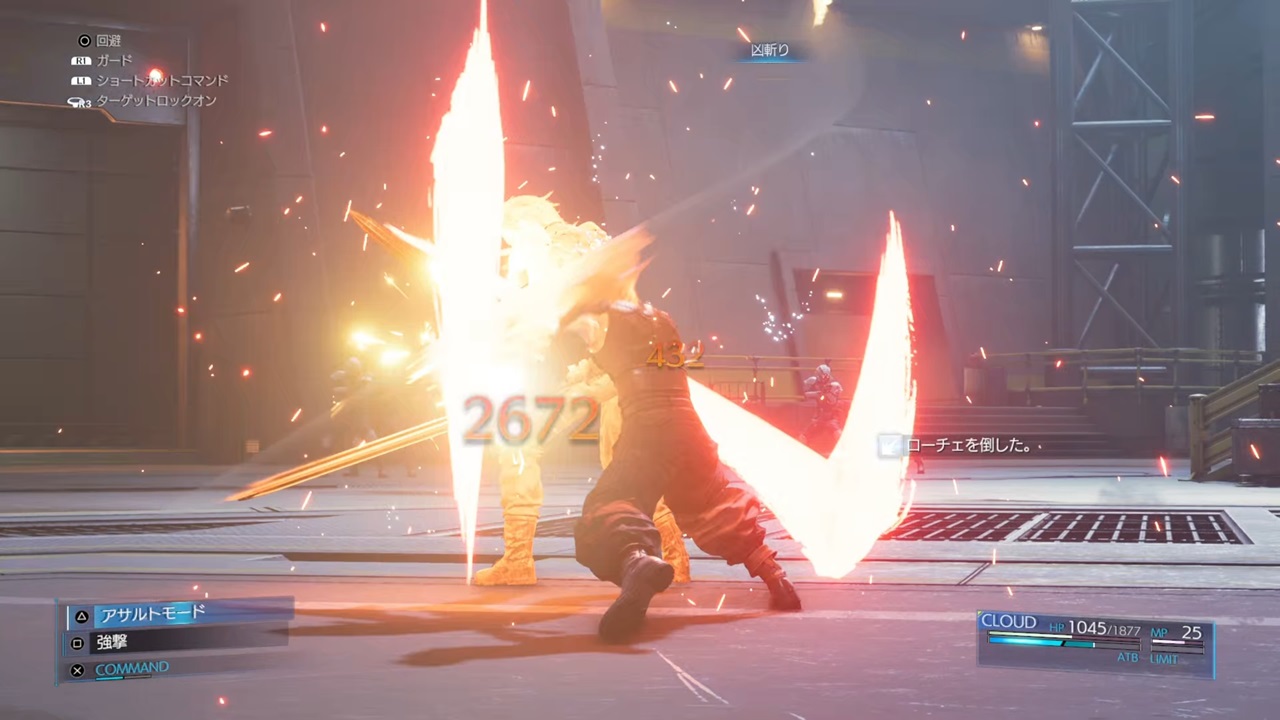Click the X icon next to COMMAND

click(77, 669)
